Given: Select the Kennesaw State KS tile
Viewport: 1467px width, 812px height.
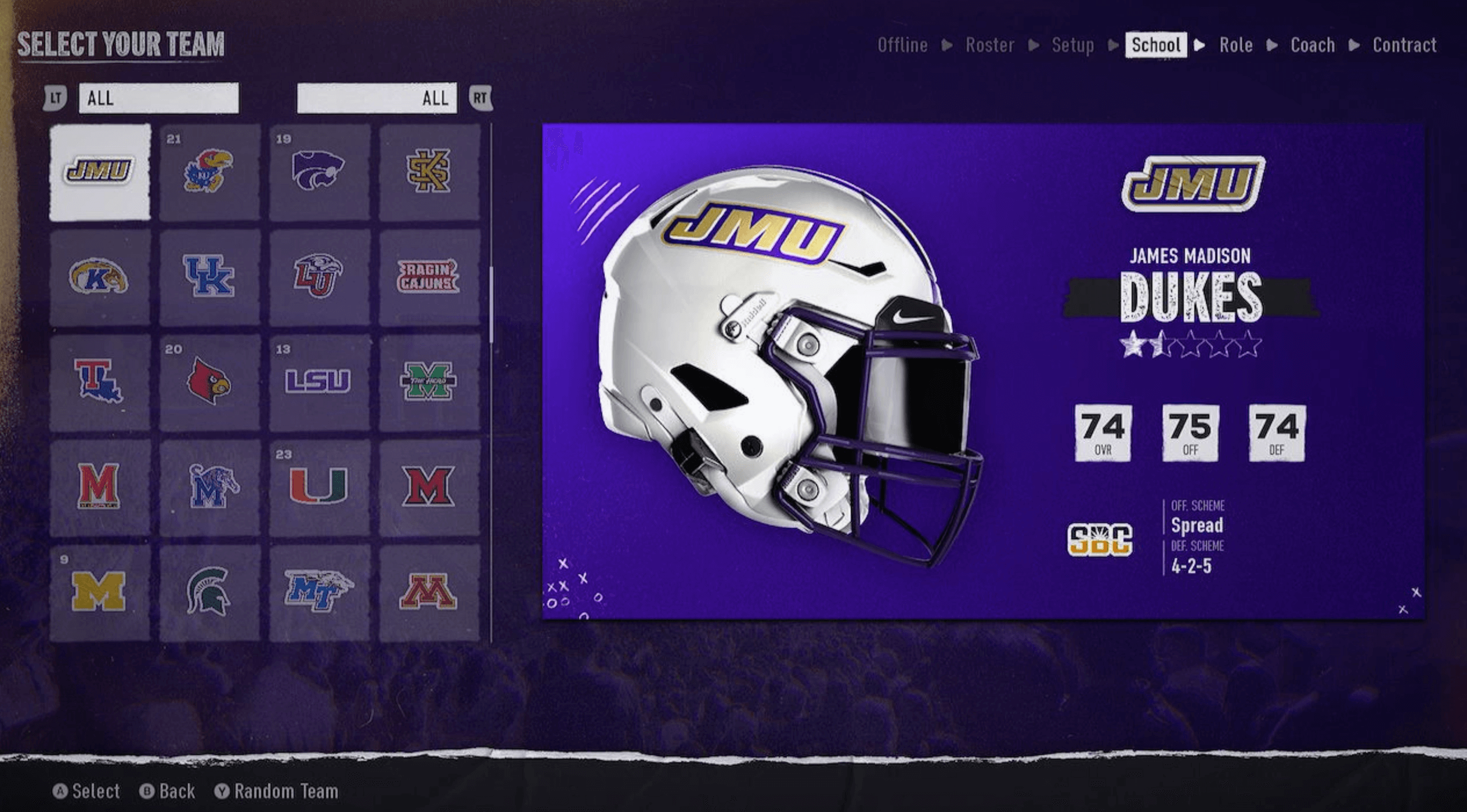Looking at the screenshot, I should [x=429, y=172].
